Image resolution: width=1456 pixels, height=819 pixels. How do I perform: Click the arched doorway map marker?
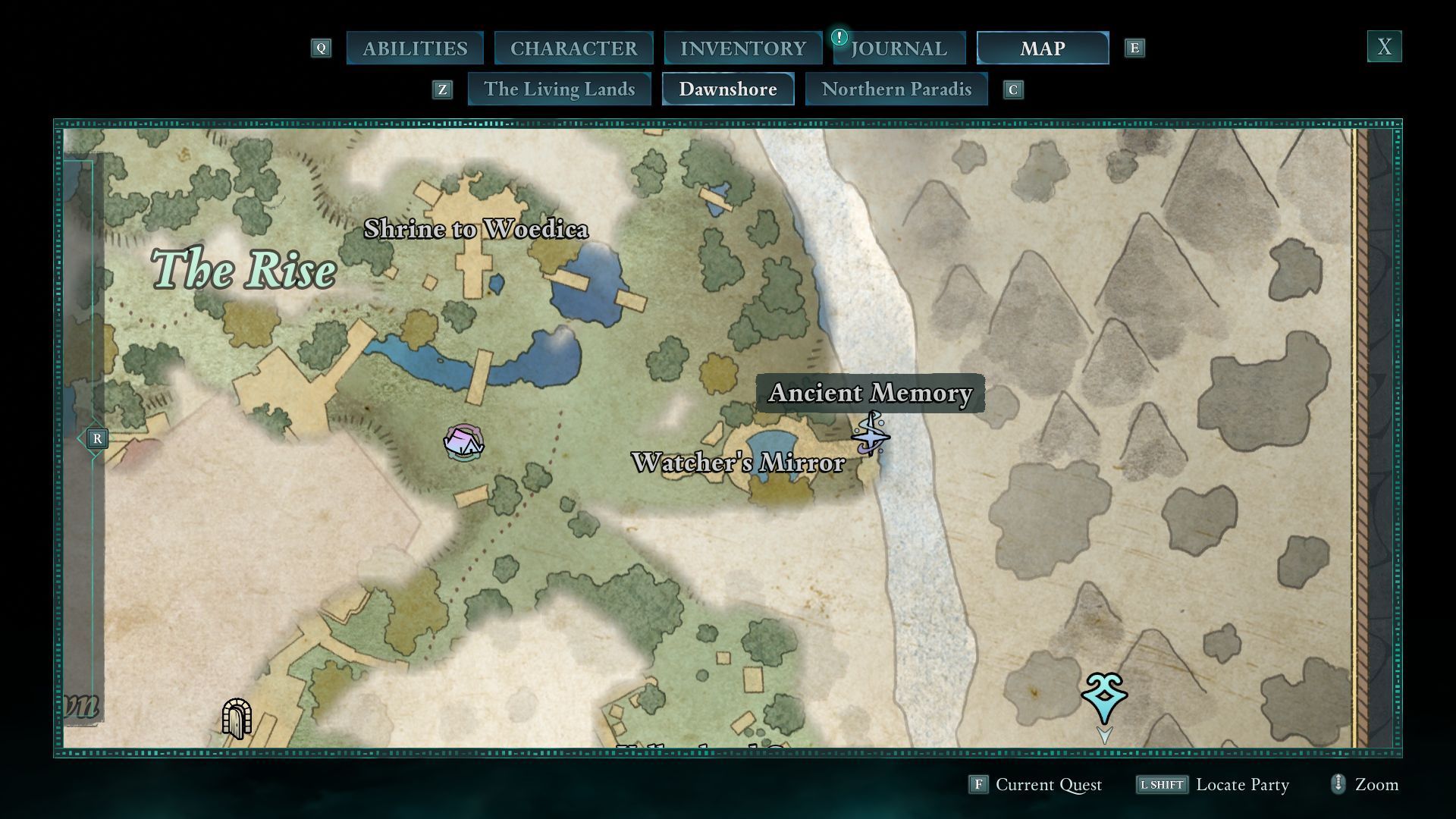pos(236,718)
